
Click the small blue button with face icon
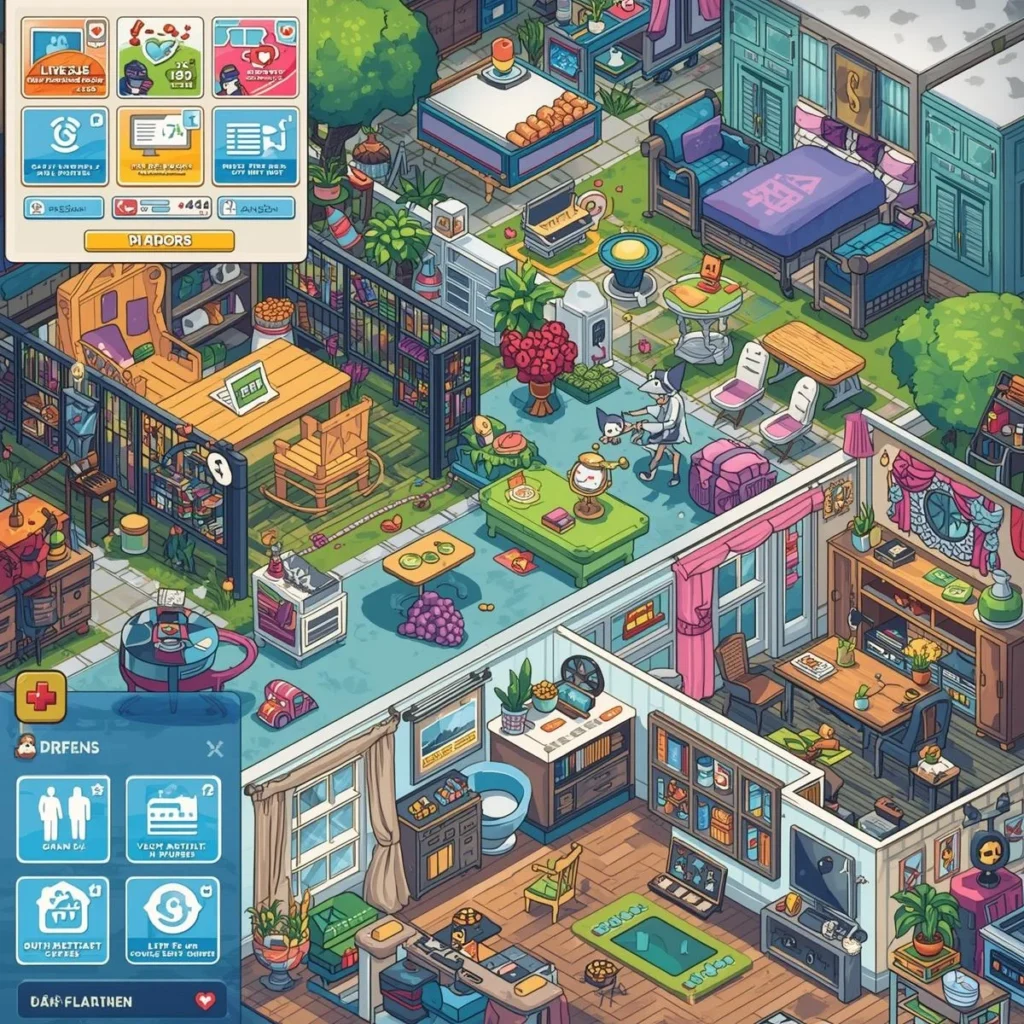(x=63, y=207)
